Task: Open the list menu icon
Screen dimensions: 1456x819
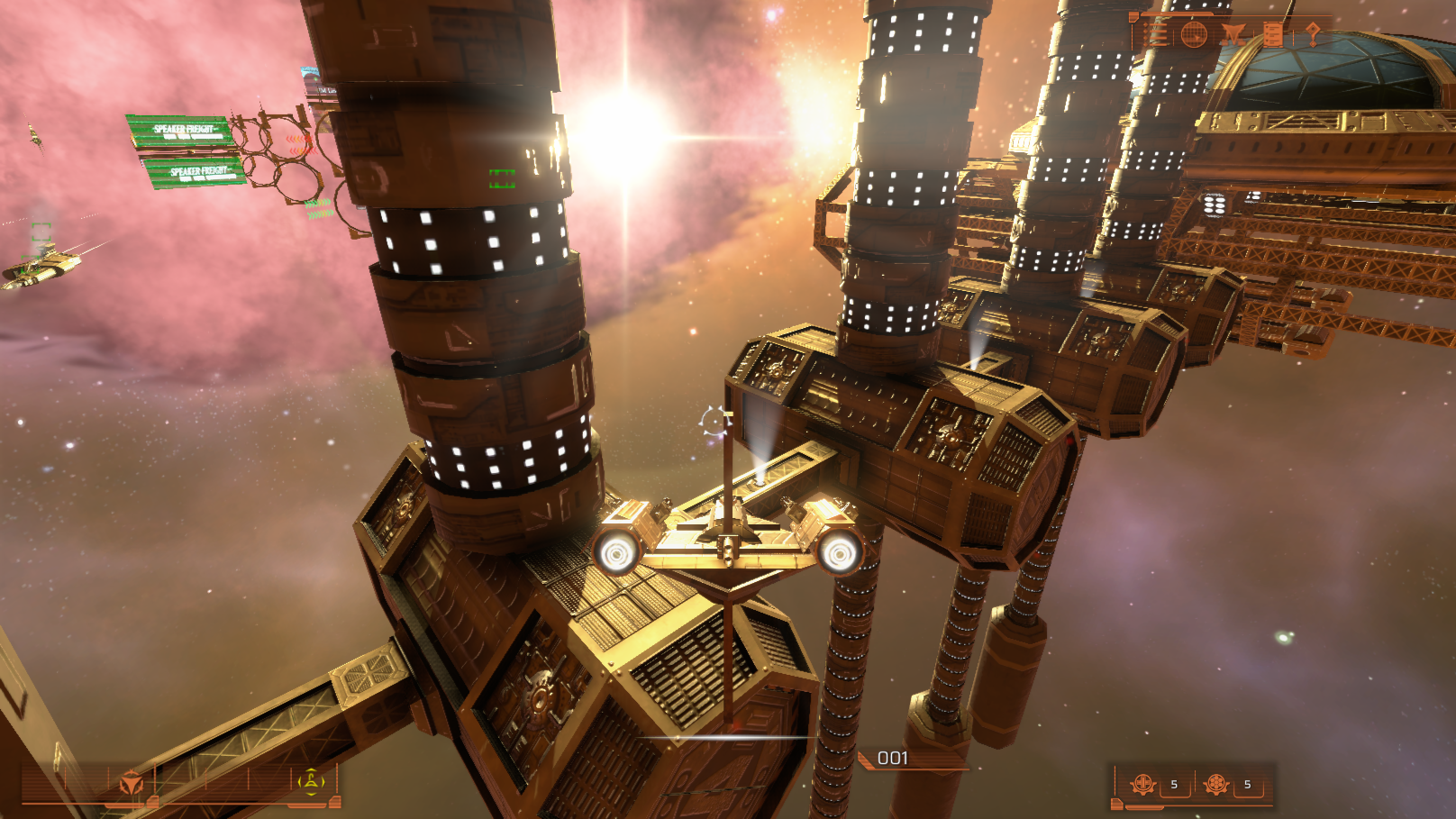Action: 1157,35
